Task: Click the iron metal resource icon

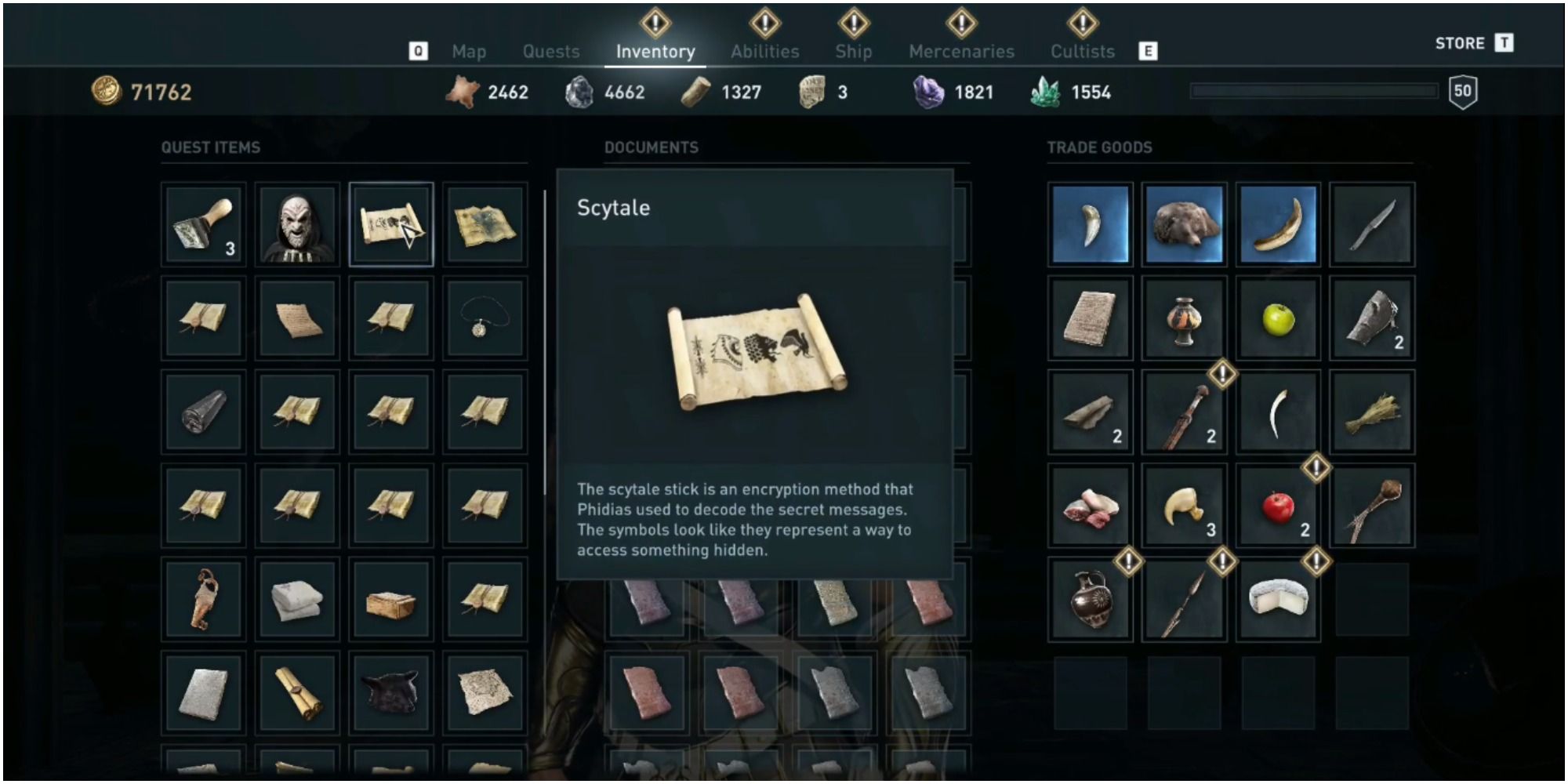Action: point(579,90)
